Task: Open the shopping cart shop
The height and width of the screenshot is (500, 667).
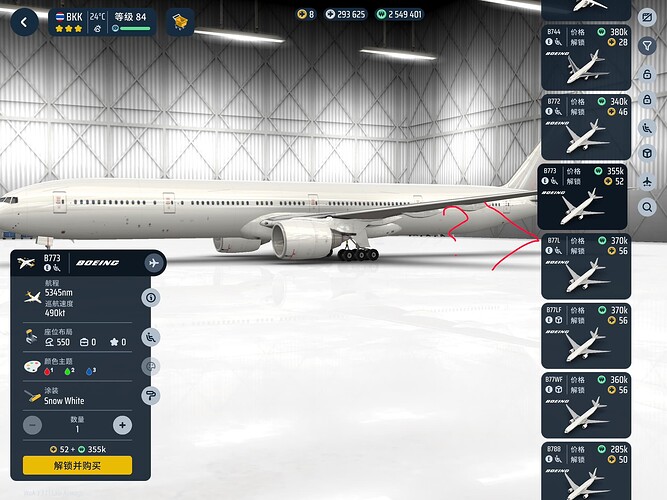Action: [x=180, y=21]
